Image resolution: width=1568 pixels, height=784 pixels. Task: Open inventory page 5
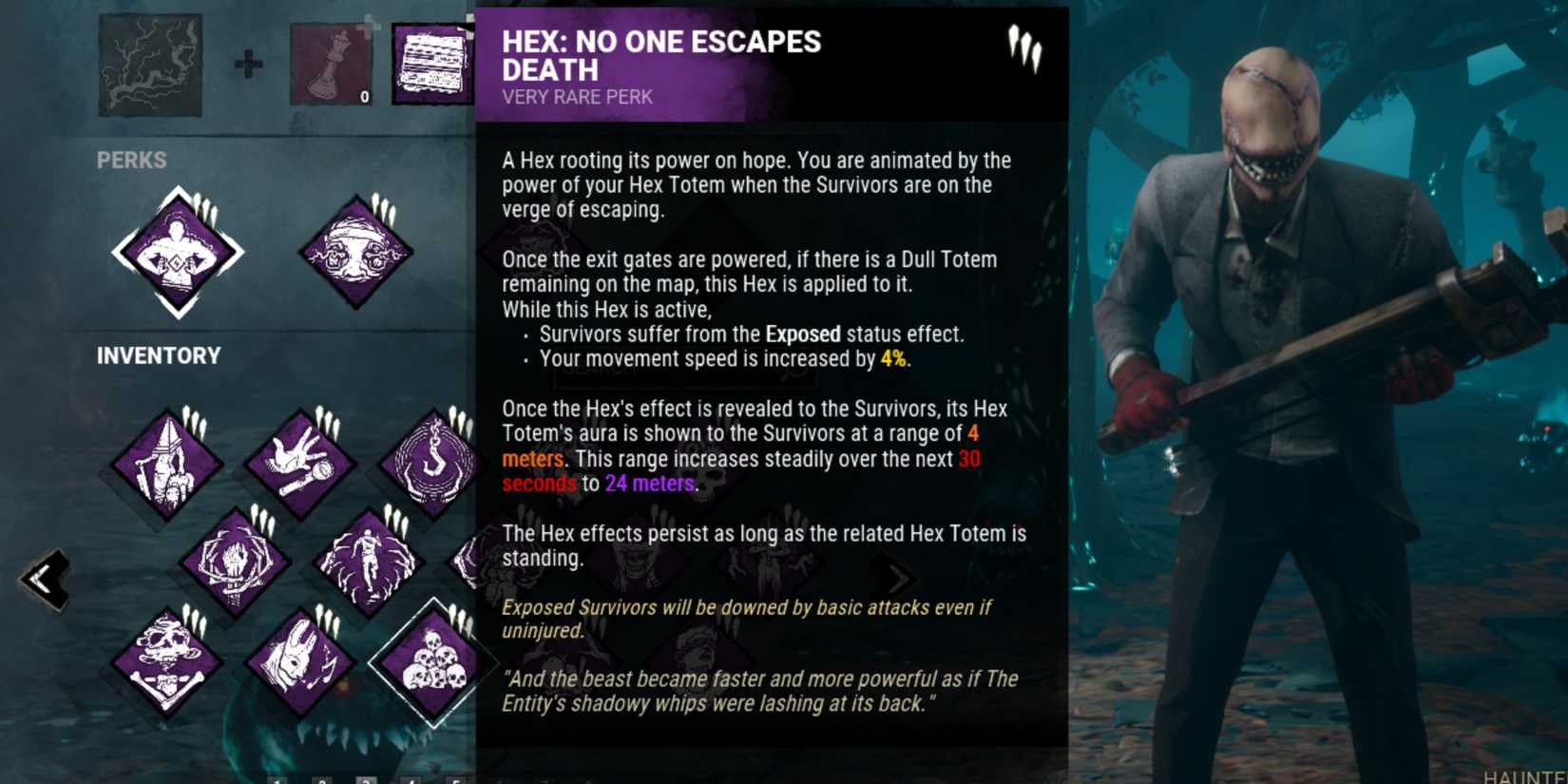[456, 781]
